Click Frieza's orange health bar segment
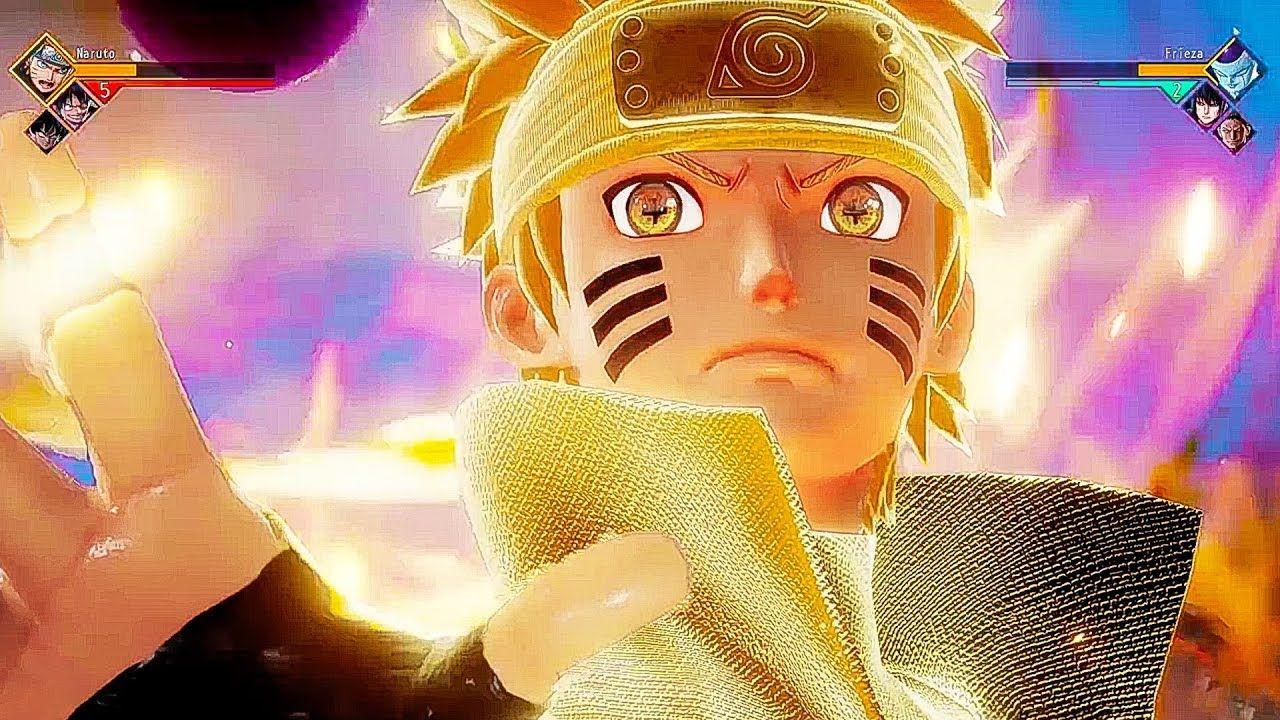Image resolution: width=1280 pixels, height=720 pixels. tap(1171, 70)
